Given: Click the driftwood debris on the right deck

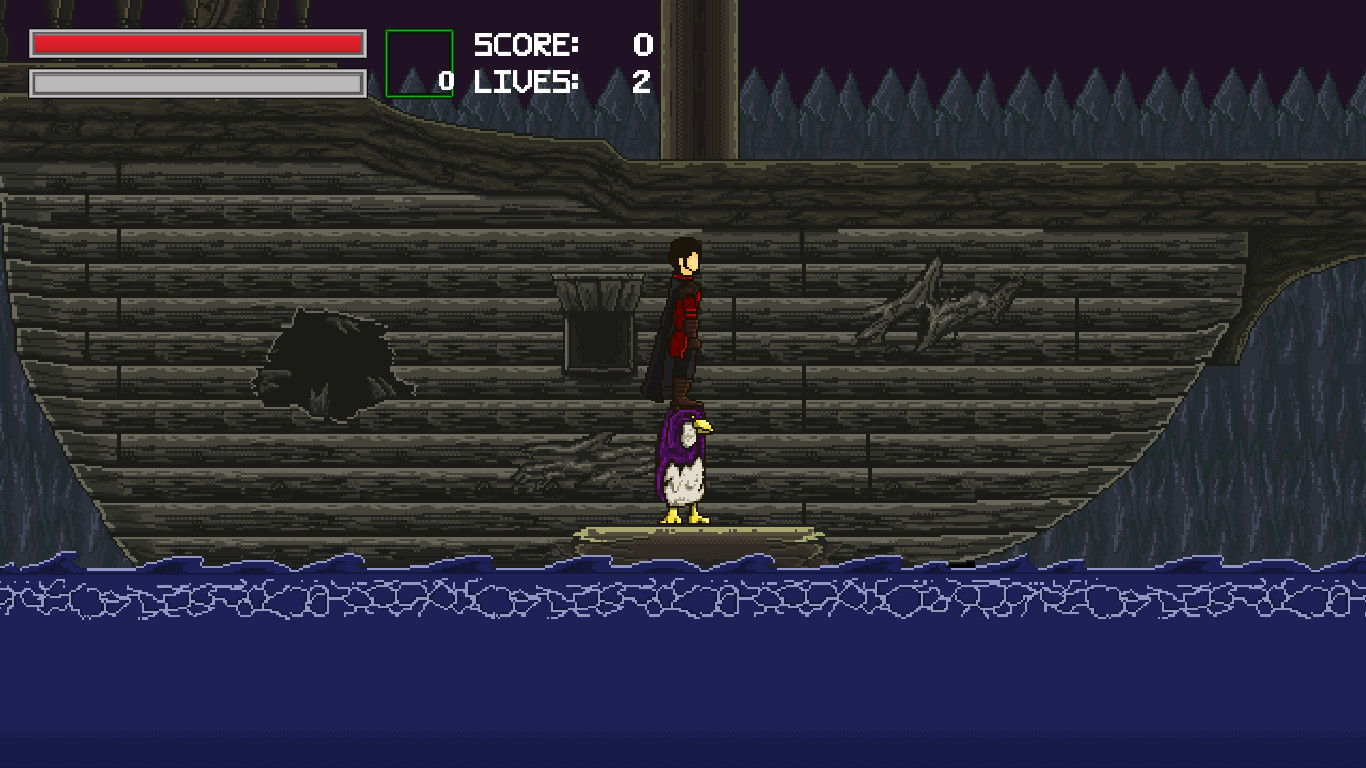Looking at the screenshot, I should [930, 300].
